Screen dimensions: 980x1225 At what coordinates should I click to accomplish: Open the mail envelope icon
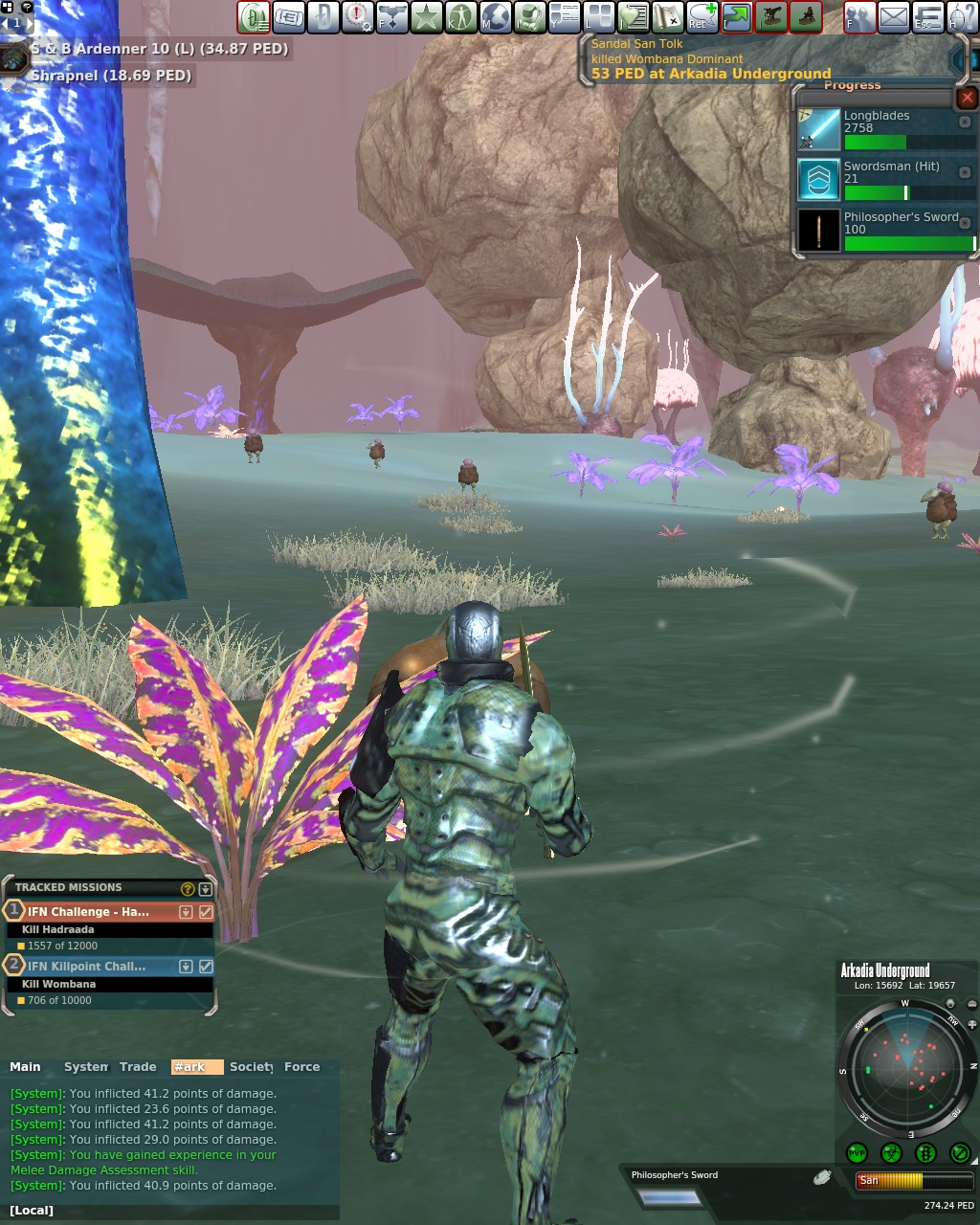coord(893,17)
